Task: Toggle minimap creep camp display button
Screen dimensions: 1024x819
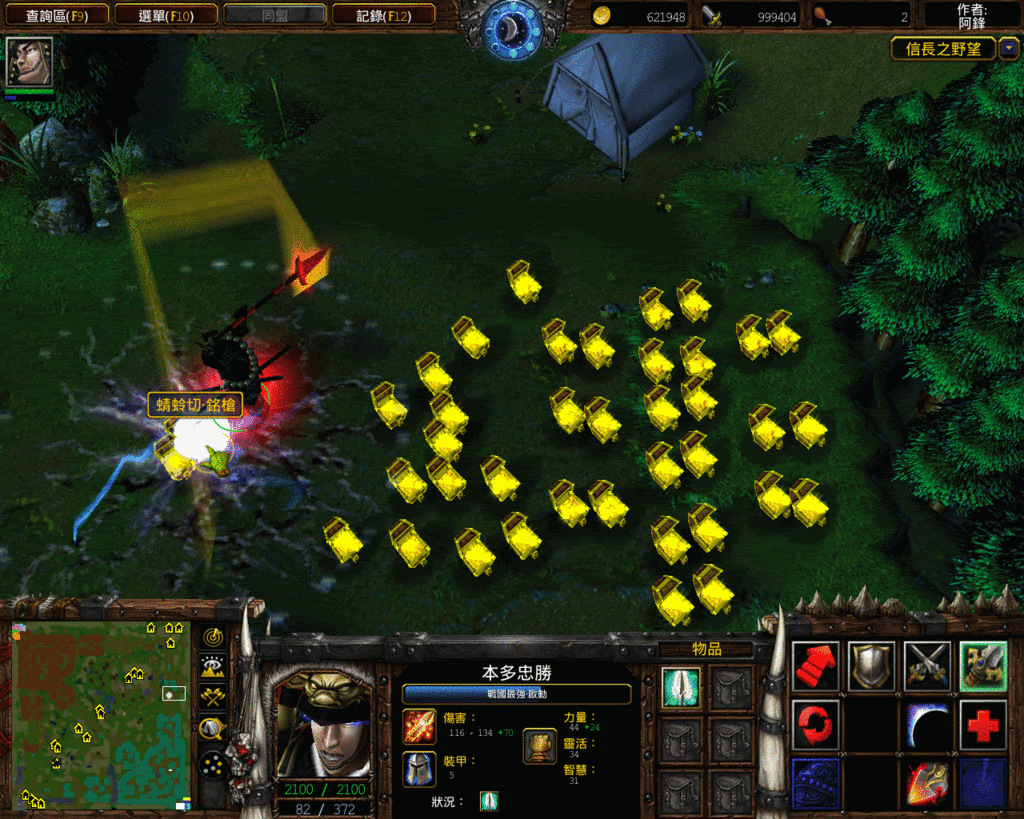Action: [x=212, y=729]
